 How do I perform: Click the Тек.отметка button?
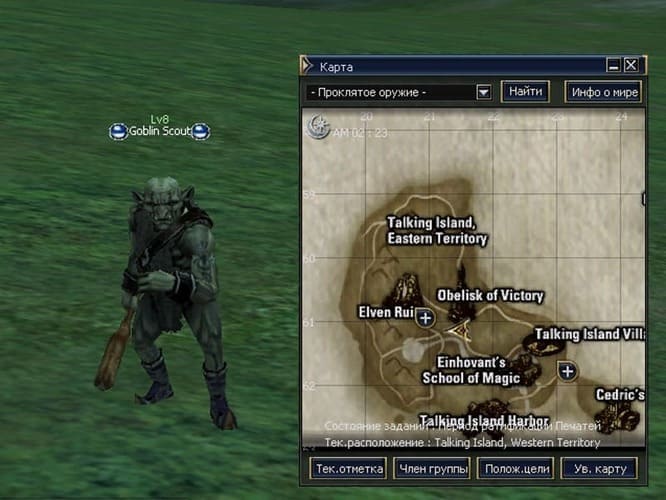pyautogui.click(x=342, y=469)
